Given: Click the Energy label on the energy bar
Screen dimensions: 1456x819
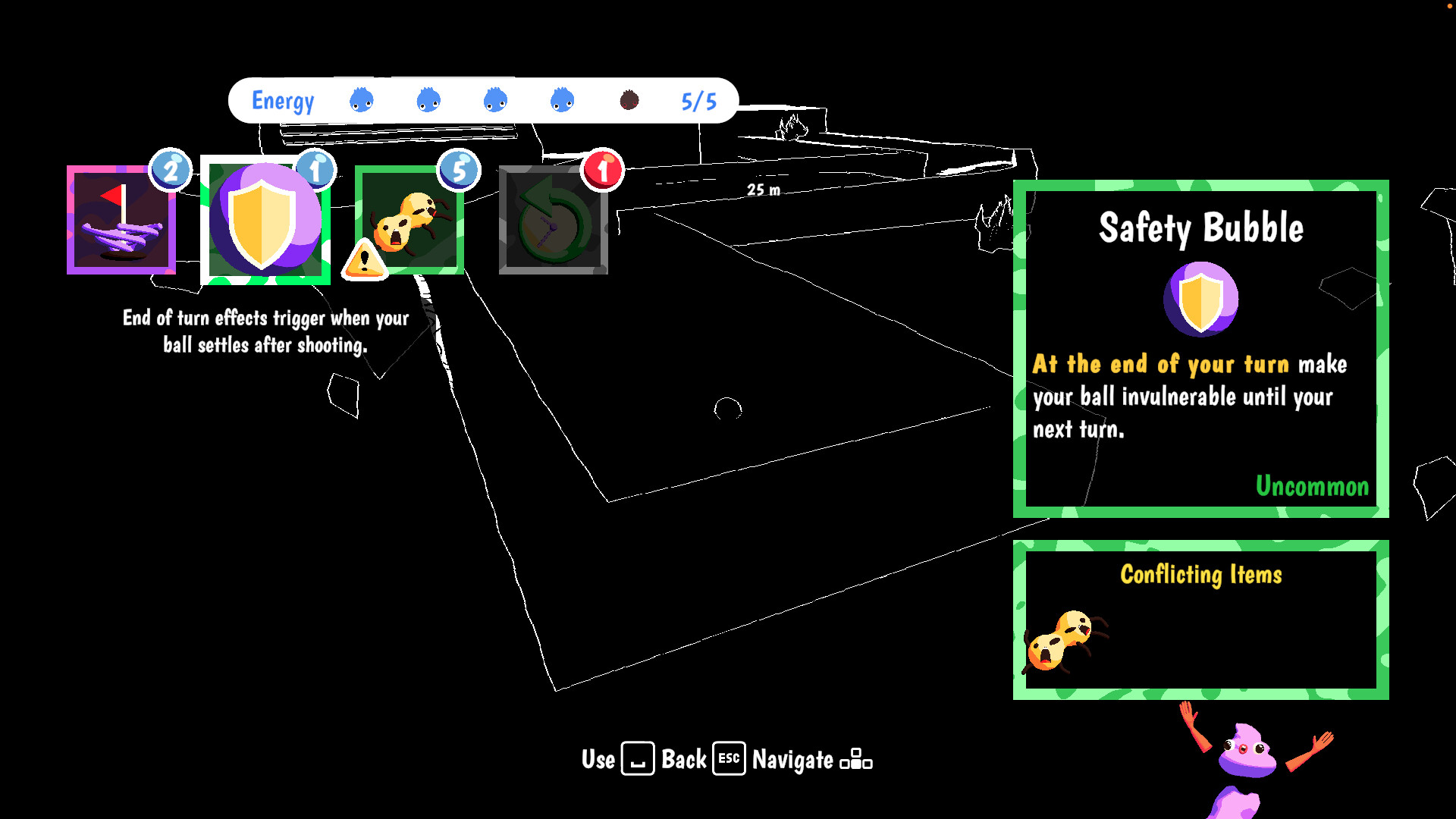Looking at the screenshot, I should [x=283, y=99].
